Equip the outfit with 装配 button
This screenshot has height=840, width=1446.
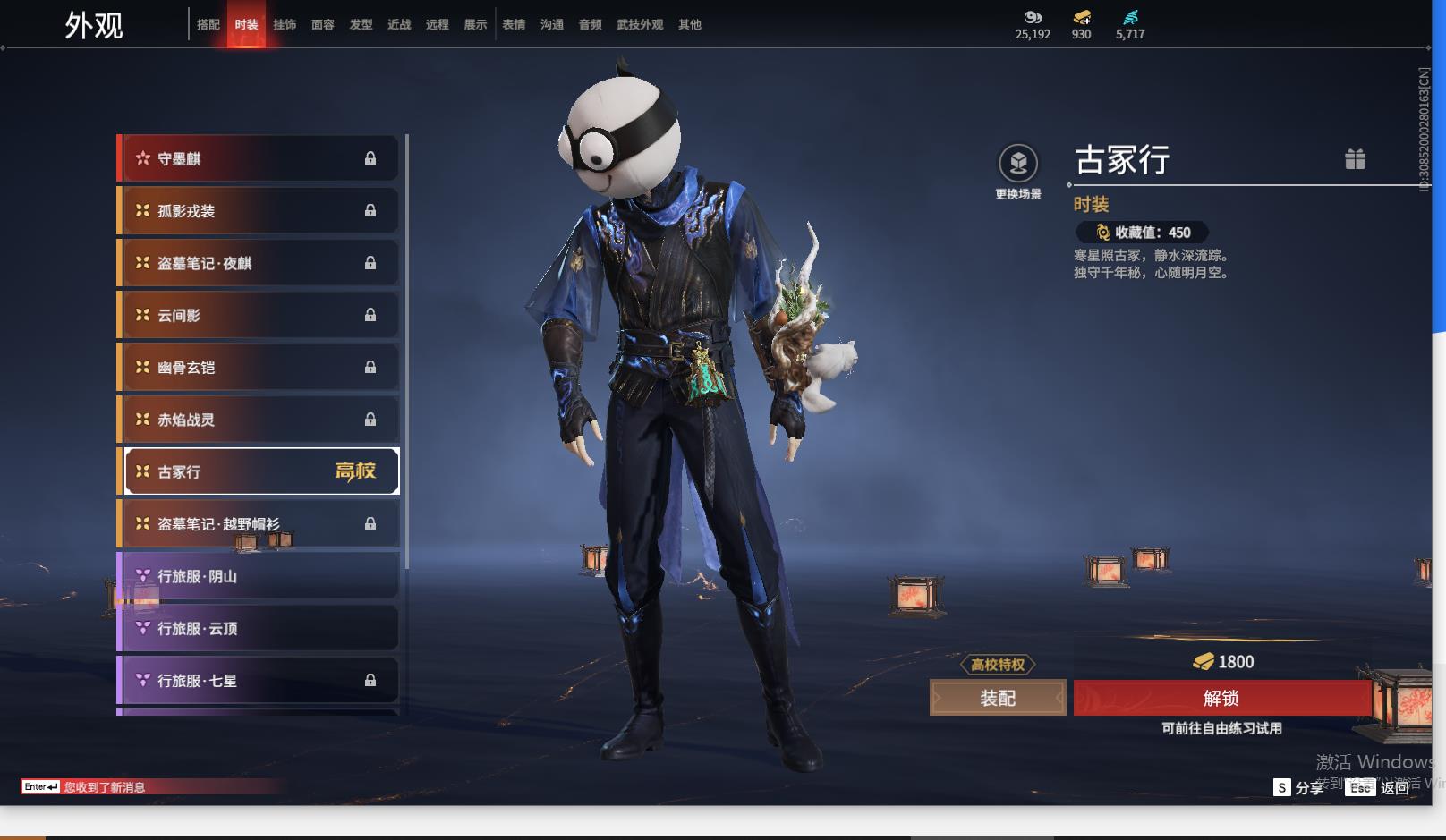(998, 698)
